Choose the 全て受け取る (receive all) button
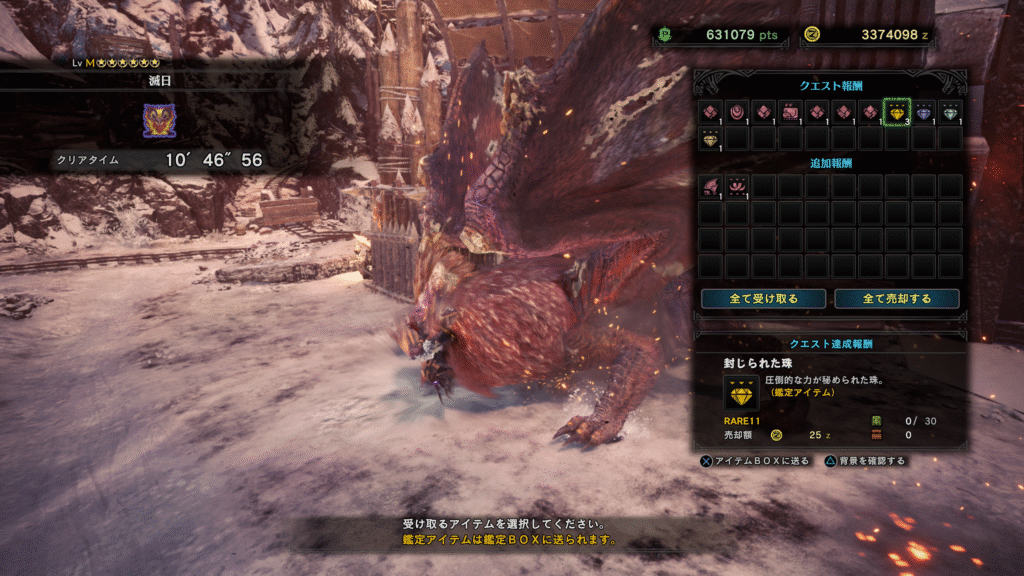This screenshot has height=576, width=1024. tap(763, 299)
